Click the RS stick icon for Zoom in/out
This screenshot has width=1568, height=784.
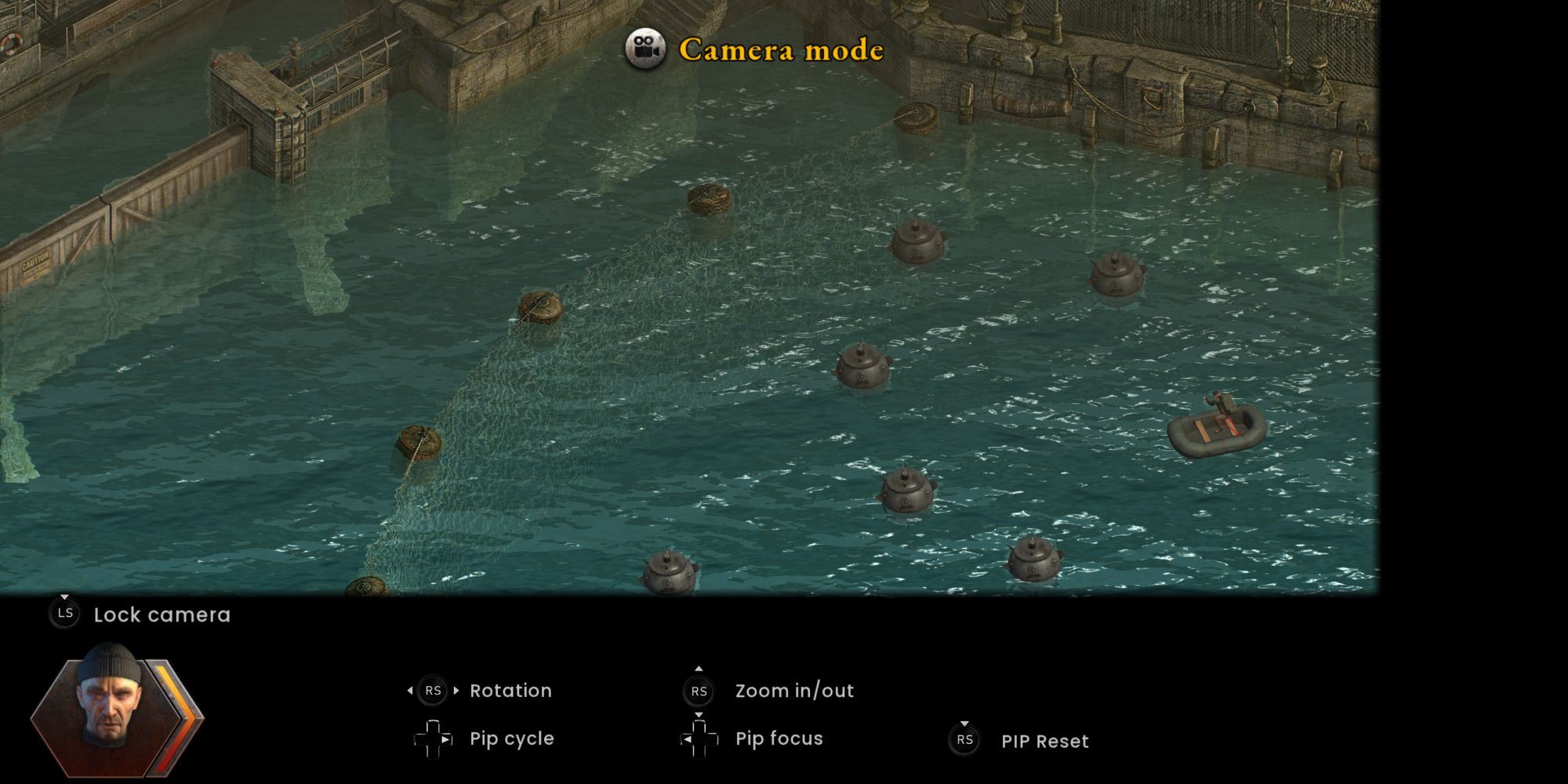click(698, 691)
